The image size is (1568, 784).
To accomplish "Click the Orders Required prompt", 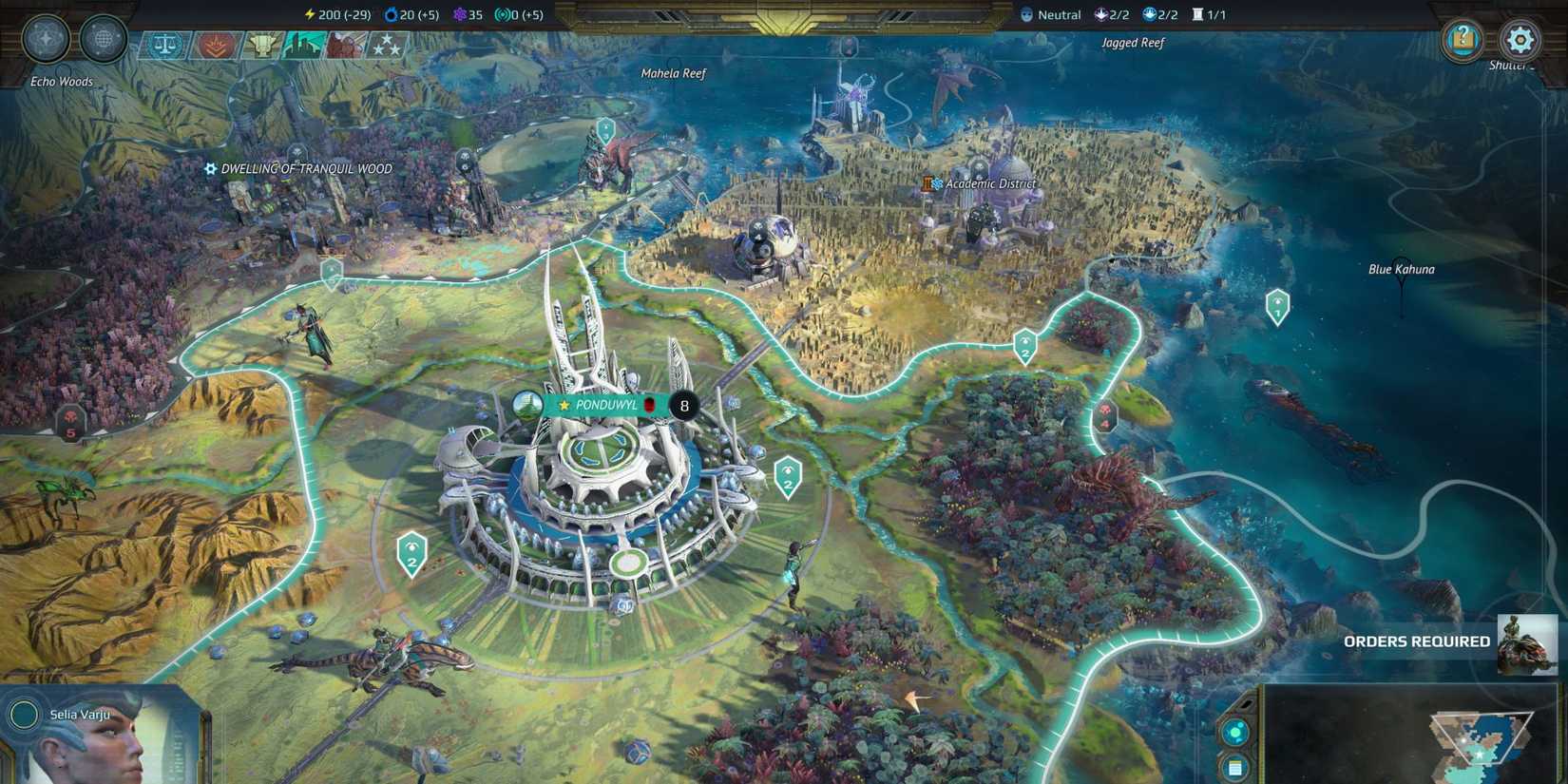I will click(x=1416, y=641).
